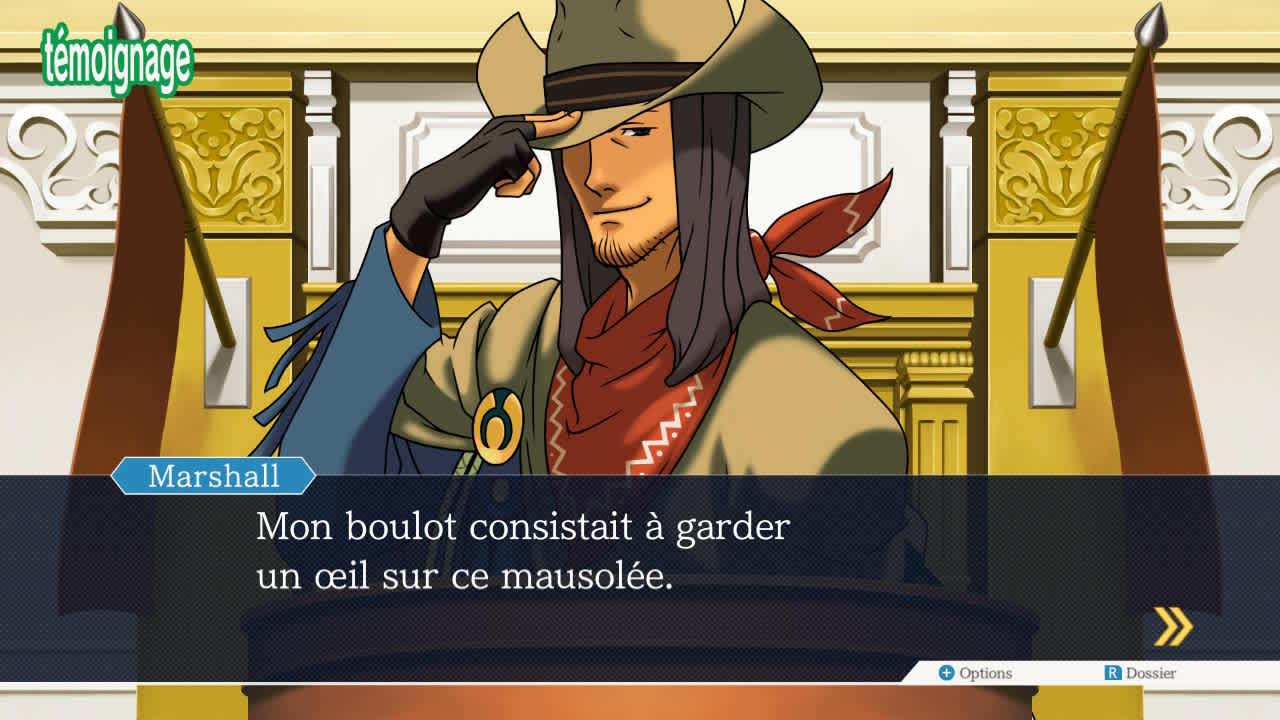
Task: Click the Marshall nameplate badge
Action: [211, 478]
